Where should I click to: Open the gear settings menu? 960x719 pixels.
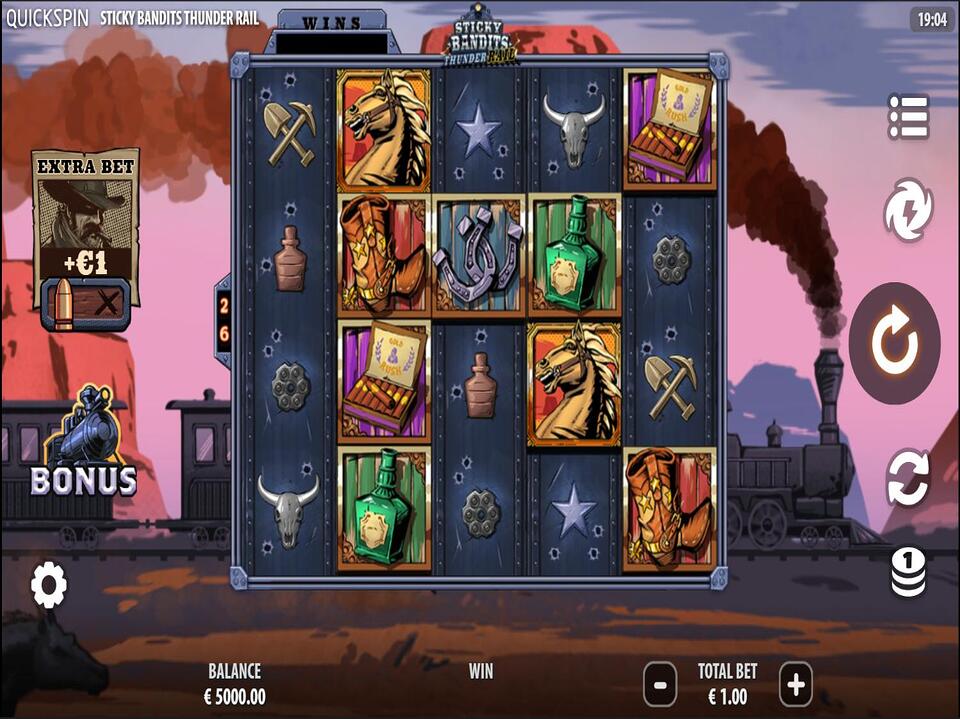point(48,584)
